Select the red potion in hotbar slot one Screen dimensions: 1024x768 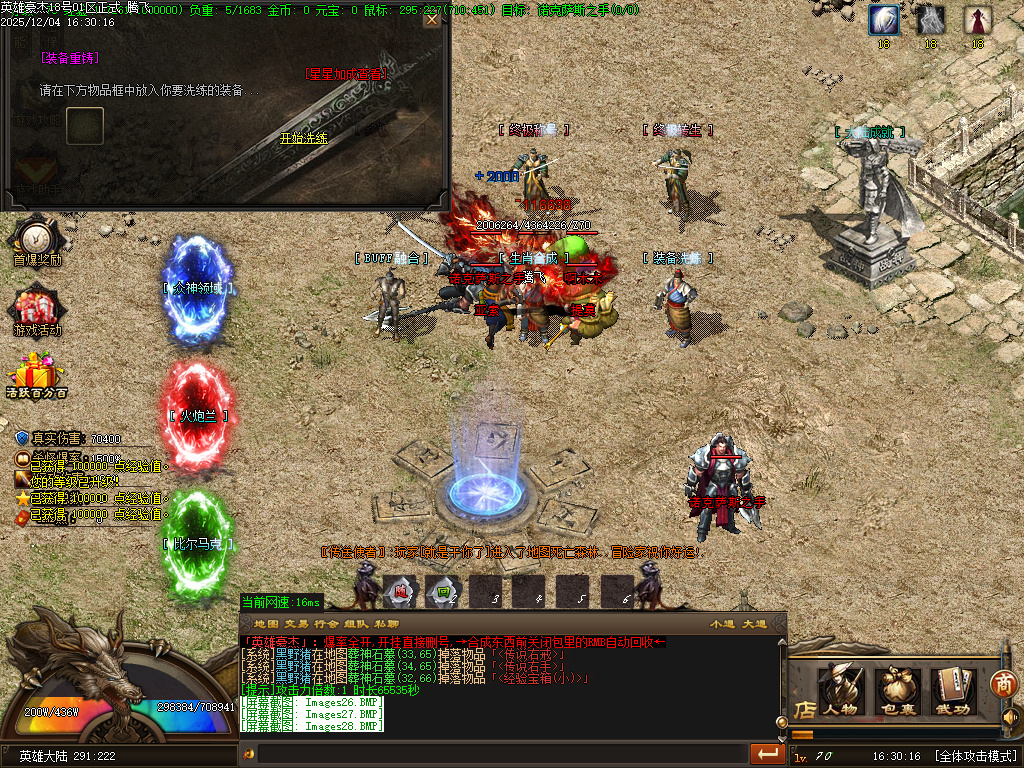tap(400, 590)
